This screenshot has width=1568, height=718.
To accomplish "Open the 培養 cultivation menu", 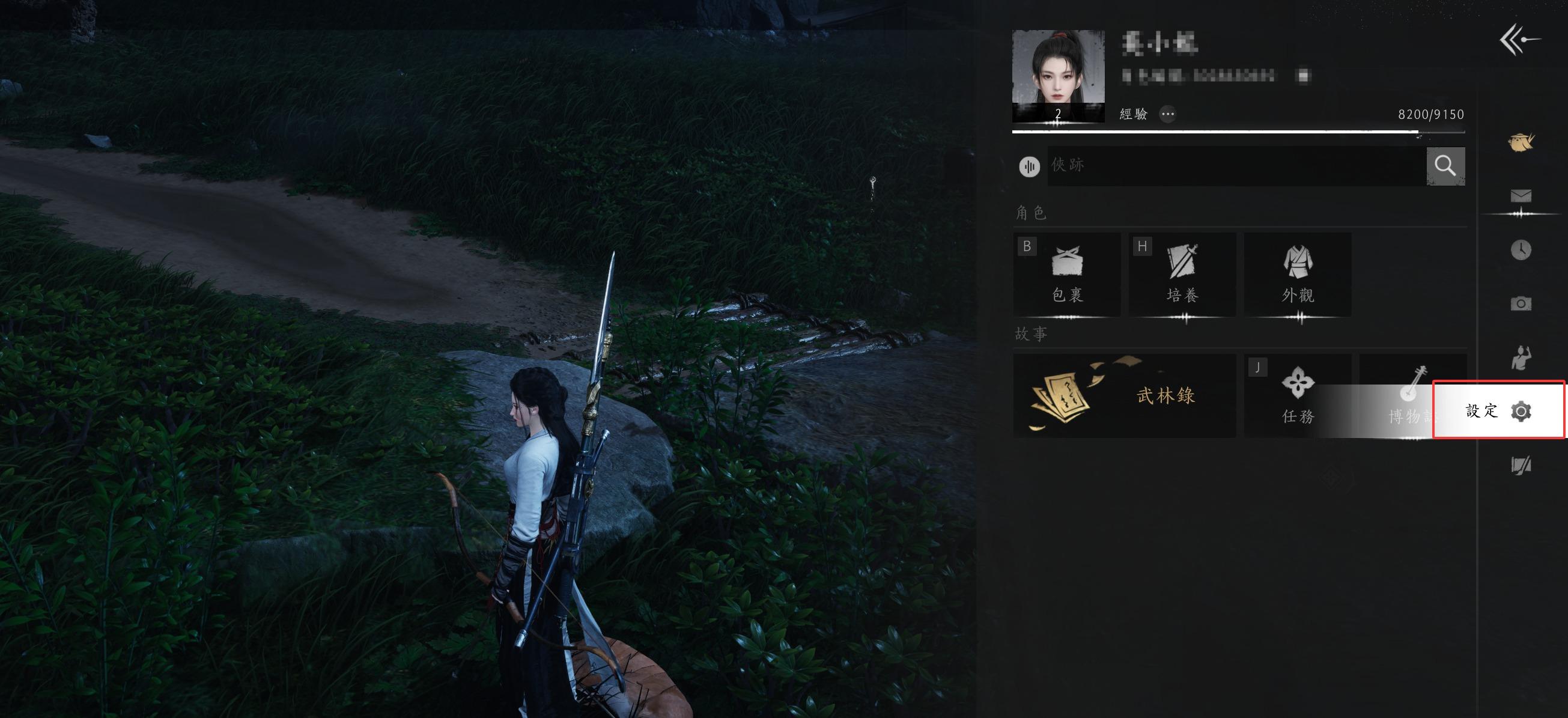I will [1182, 274].
